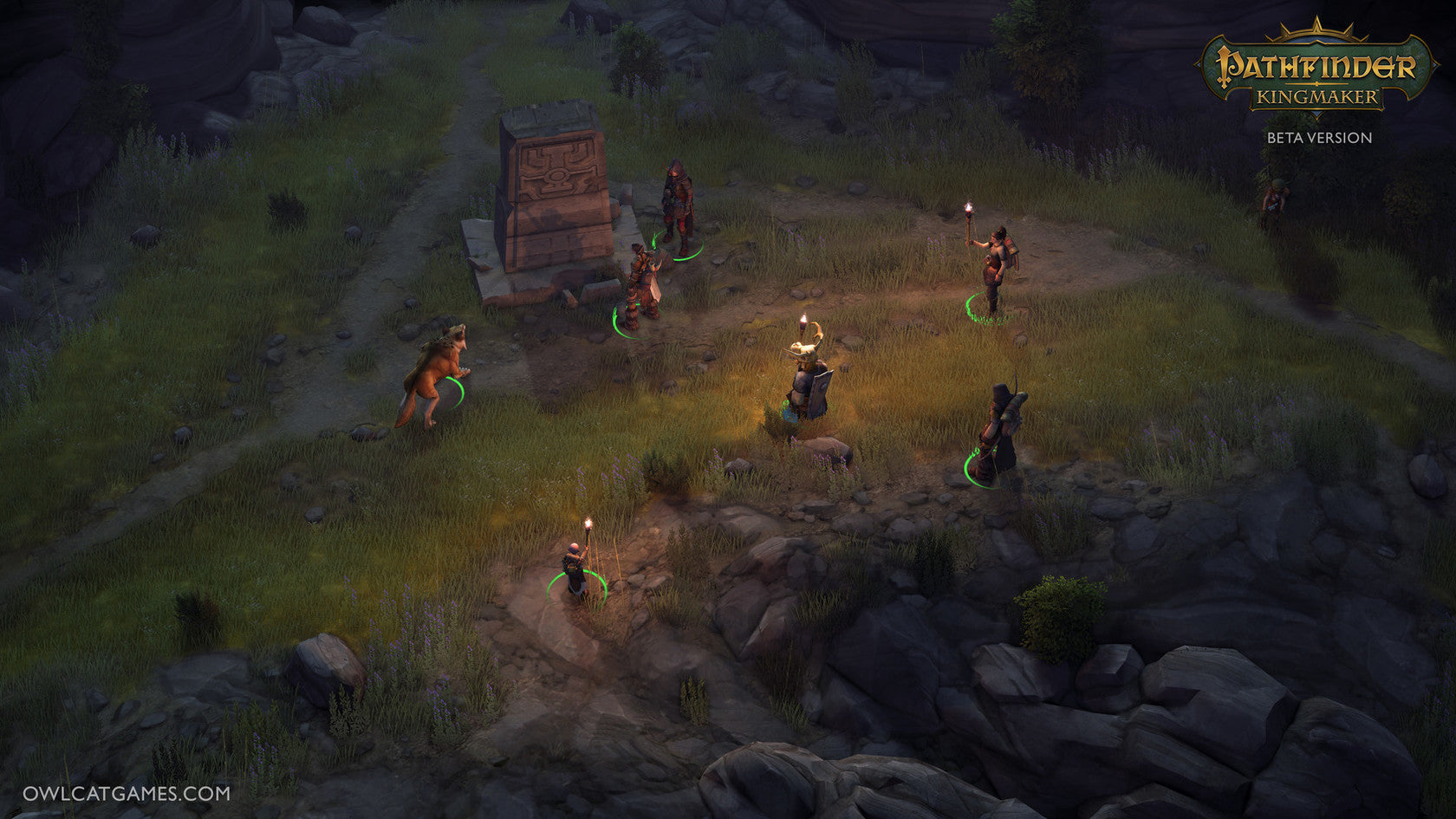Screen dimensions: 1456x819
Task: Select the wolf companion with green circle
Action: coord(433,377)
